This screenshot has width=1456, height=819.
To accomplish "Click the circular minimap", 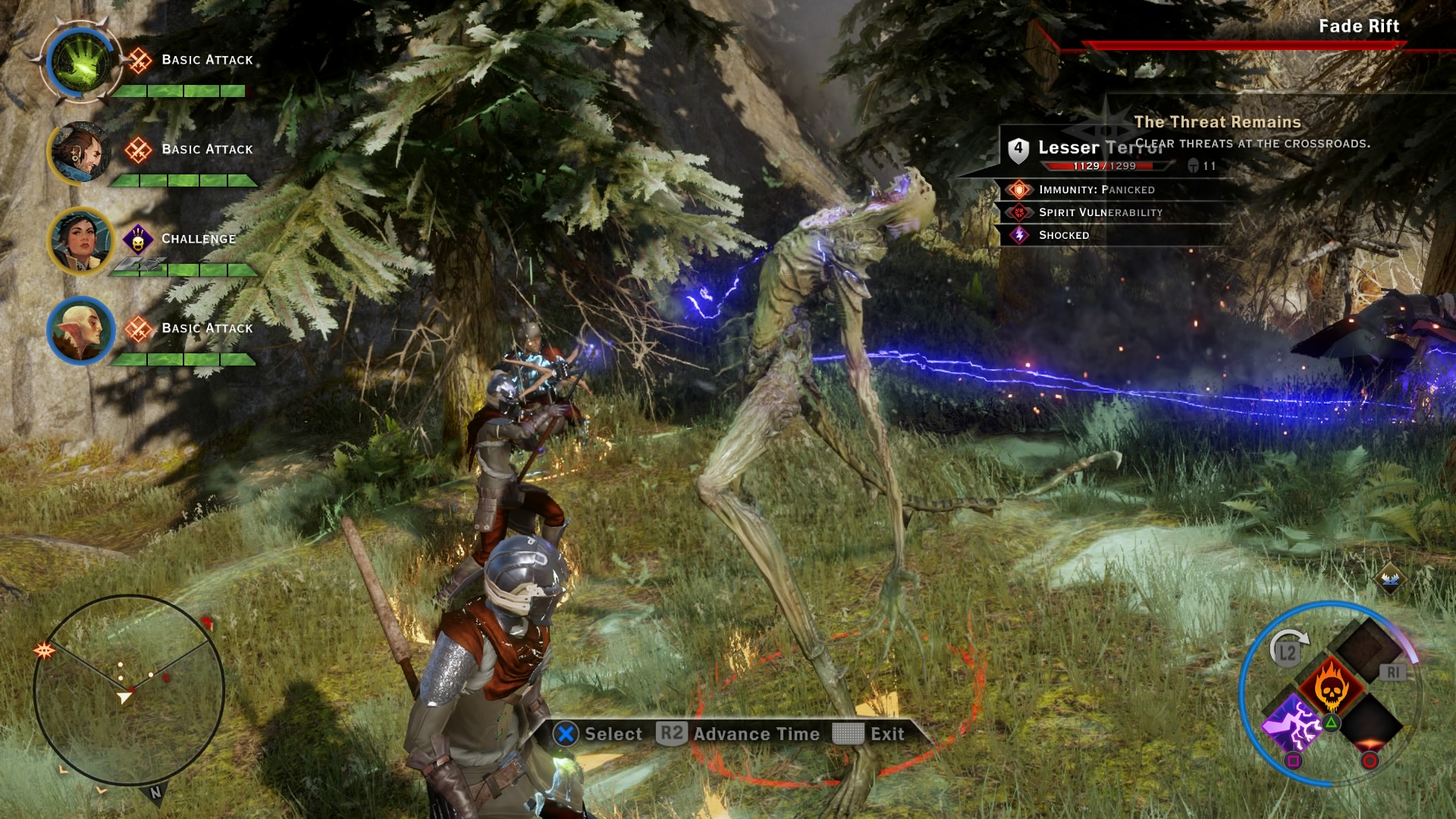I will pyautogui.click(x=129, y=690).
